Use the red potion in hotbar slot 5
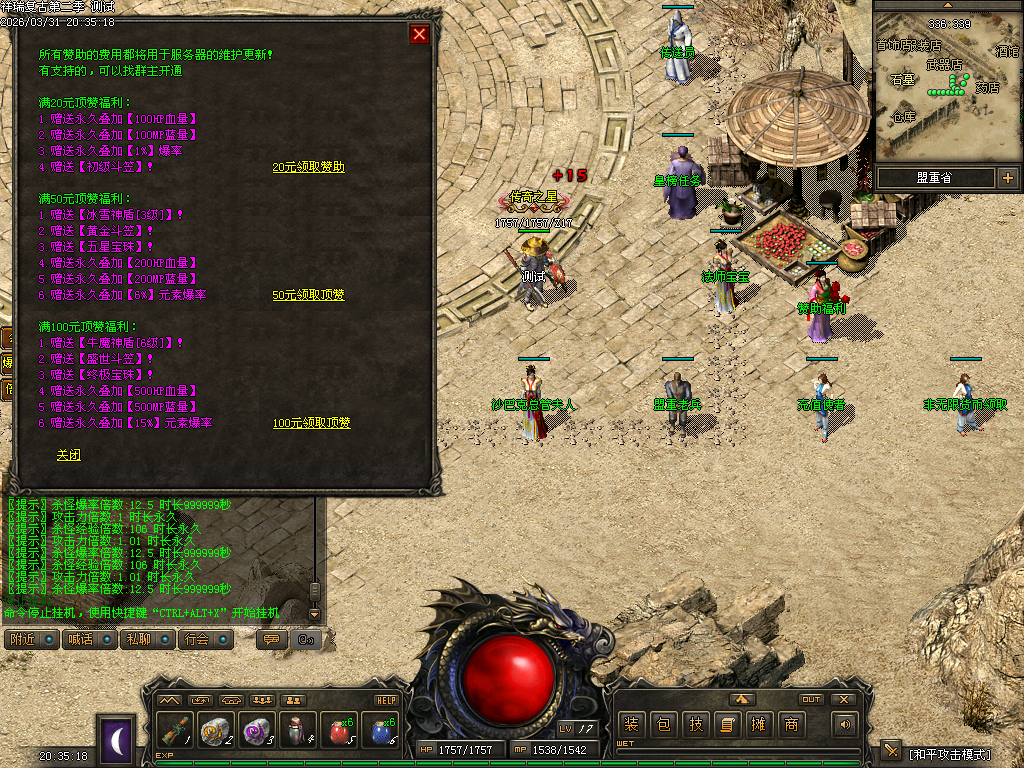 [339, 730]
